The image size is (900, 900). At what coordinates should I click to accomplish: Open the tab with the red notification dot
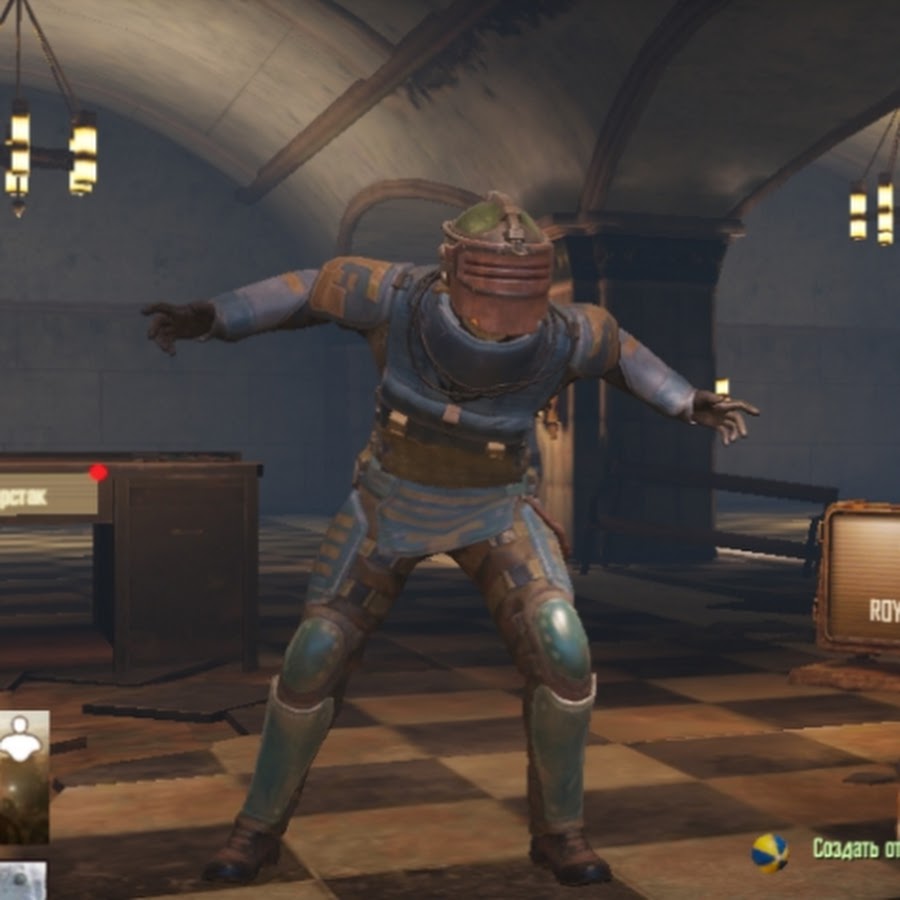pos(48,495)
